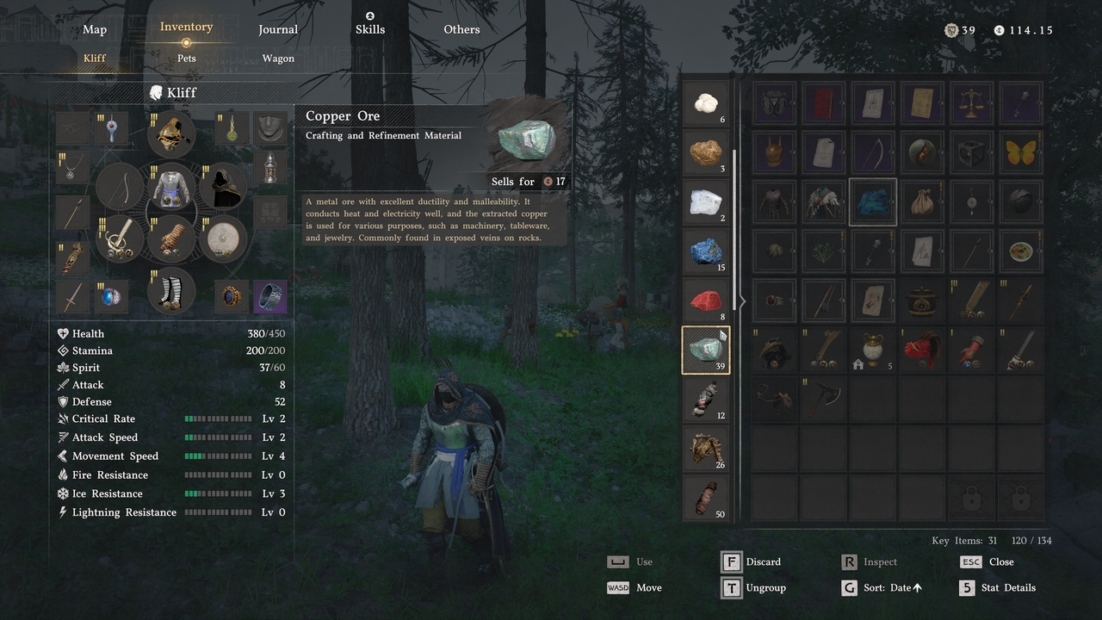Open the Map tab
The width and height of the screenshot is (1102, 620).
(x=95, y=30)
